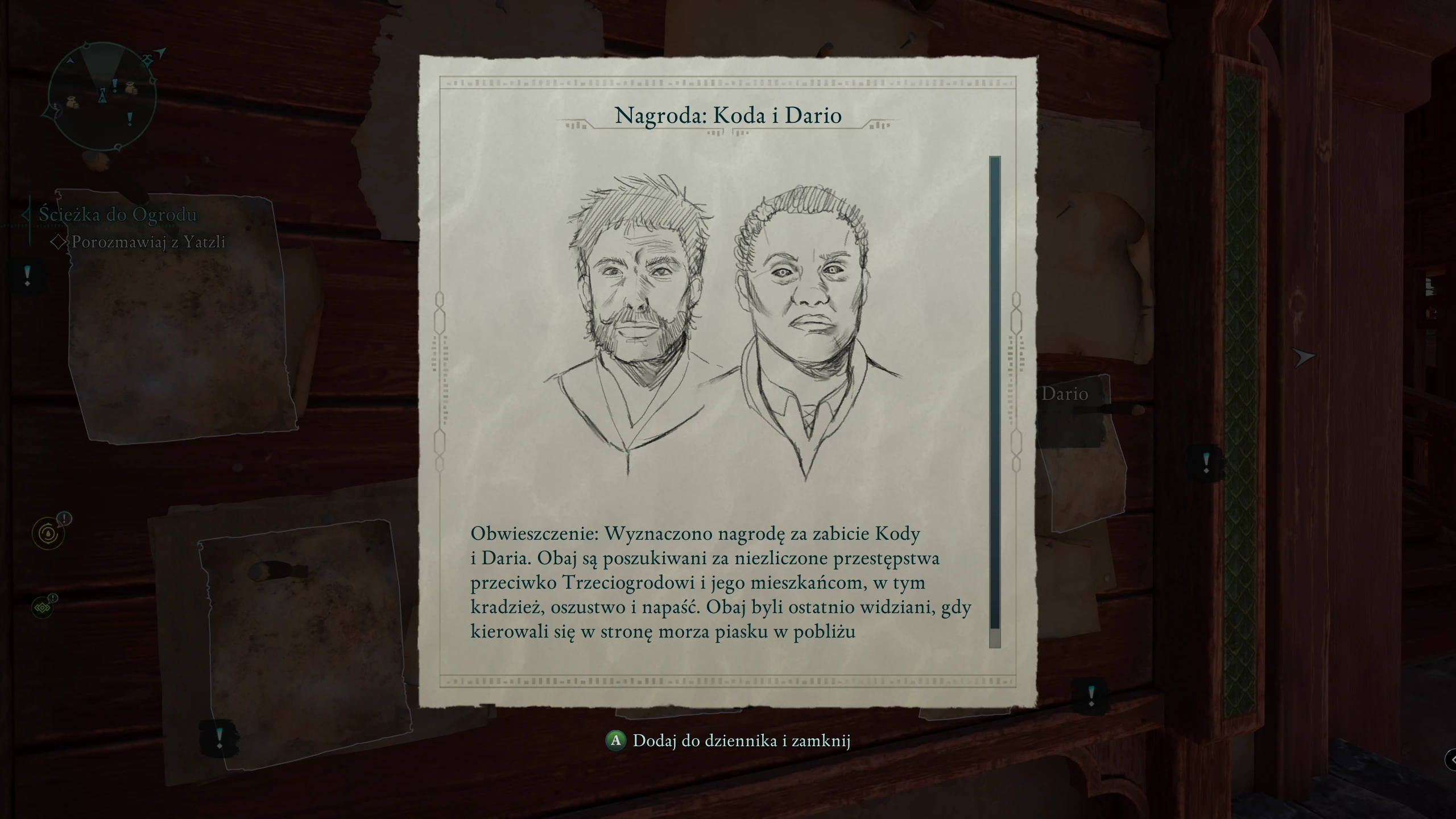Click the exclamation bubble on the yellow ability icon
Image resolution: width=1456 pixels, height=819 pixels.
pyautogui.click(x=64, y=519)
